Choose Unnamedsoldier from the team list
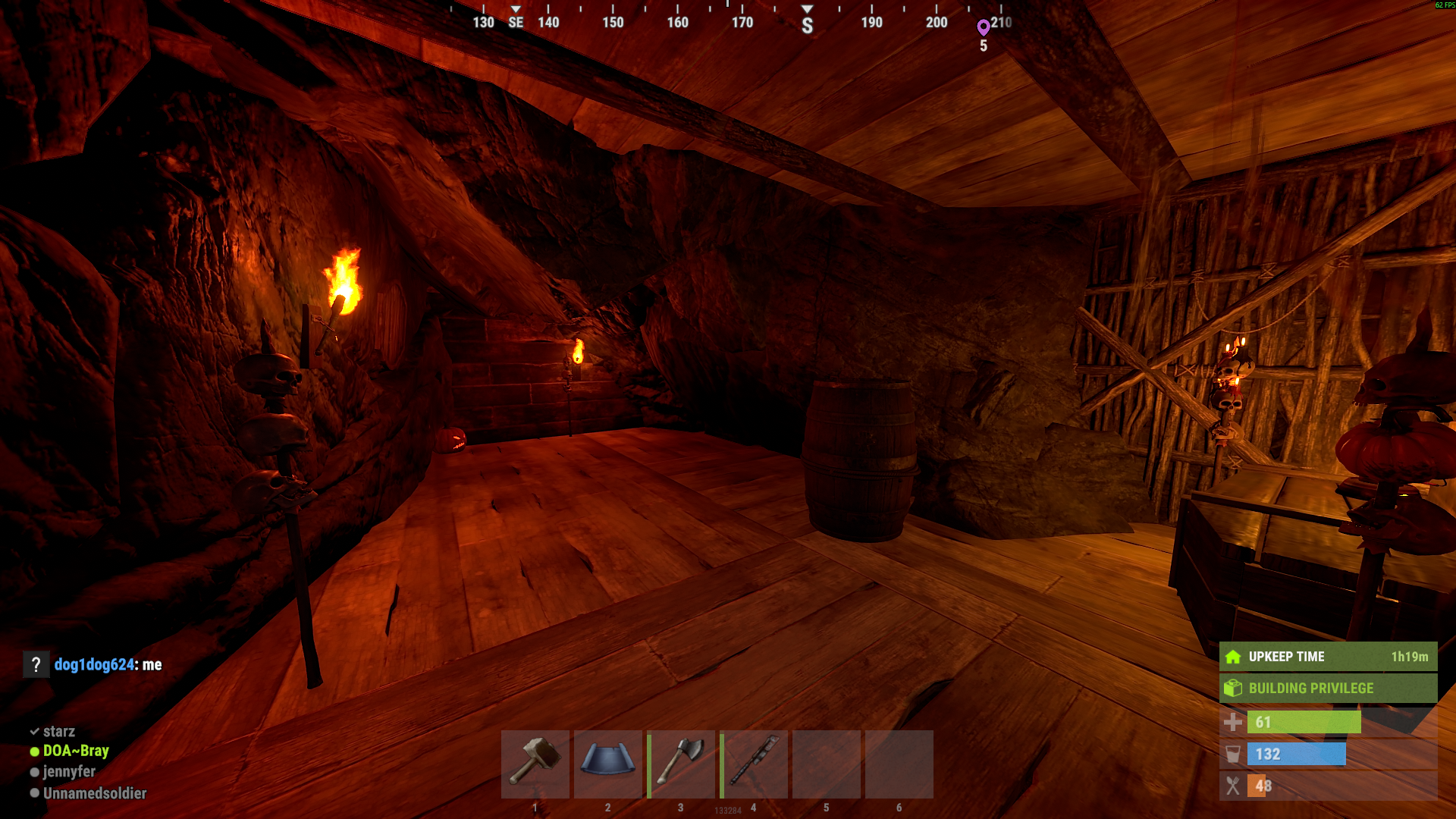 94,793
